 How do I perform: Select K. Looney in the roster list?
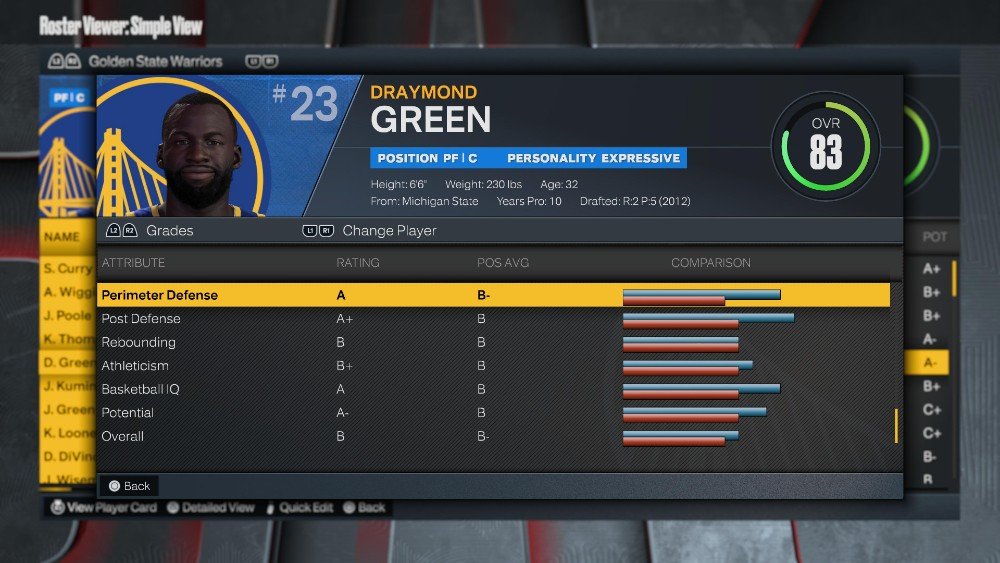[67, 433]
